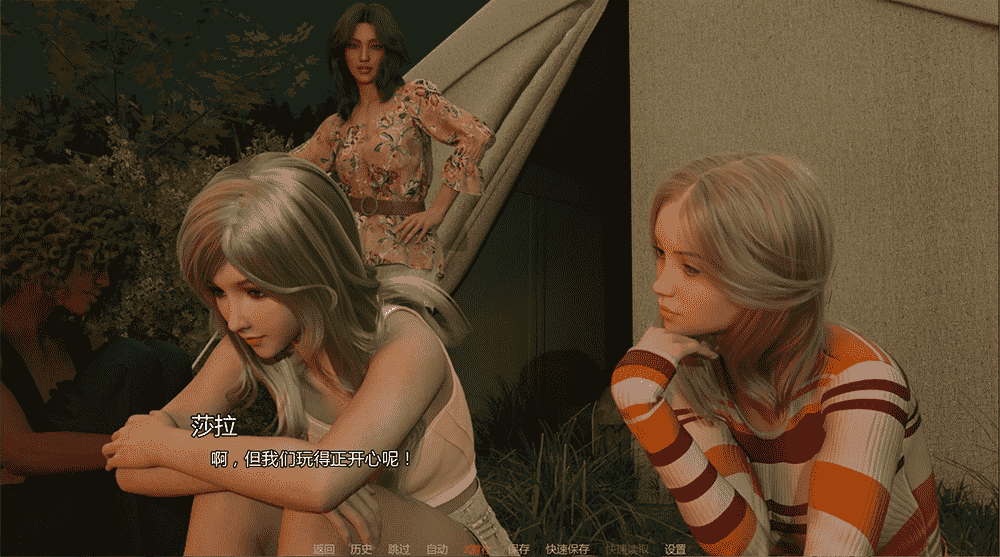The height and width of the screenshot is (557, 1000).
Task: Select 快速读取 (Quick Load)
Action: 627,549
